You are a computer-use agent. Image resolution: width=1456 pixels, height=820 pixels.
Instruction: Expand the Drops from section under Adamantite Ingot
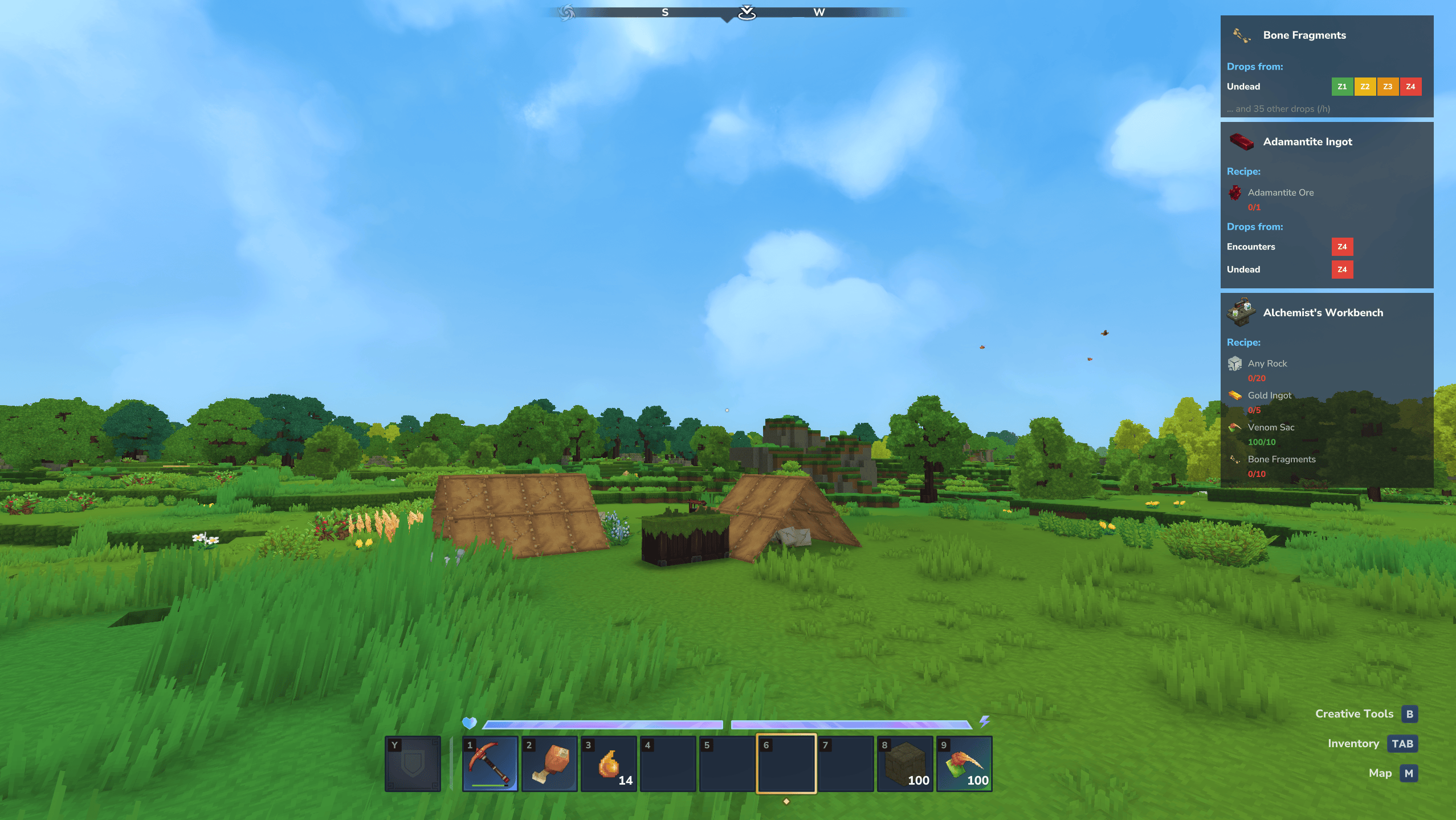pos(1254,226)
